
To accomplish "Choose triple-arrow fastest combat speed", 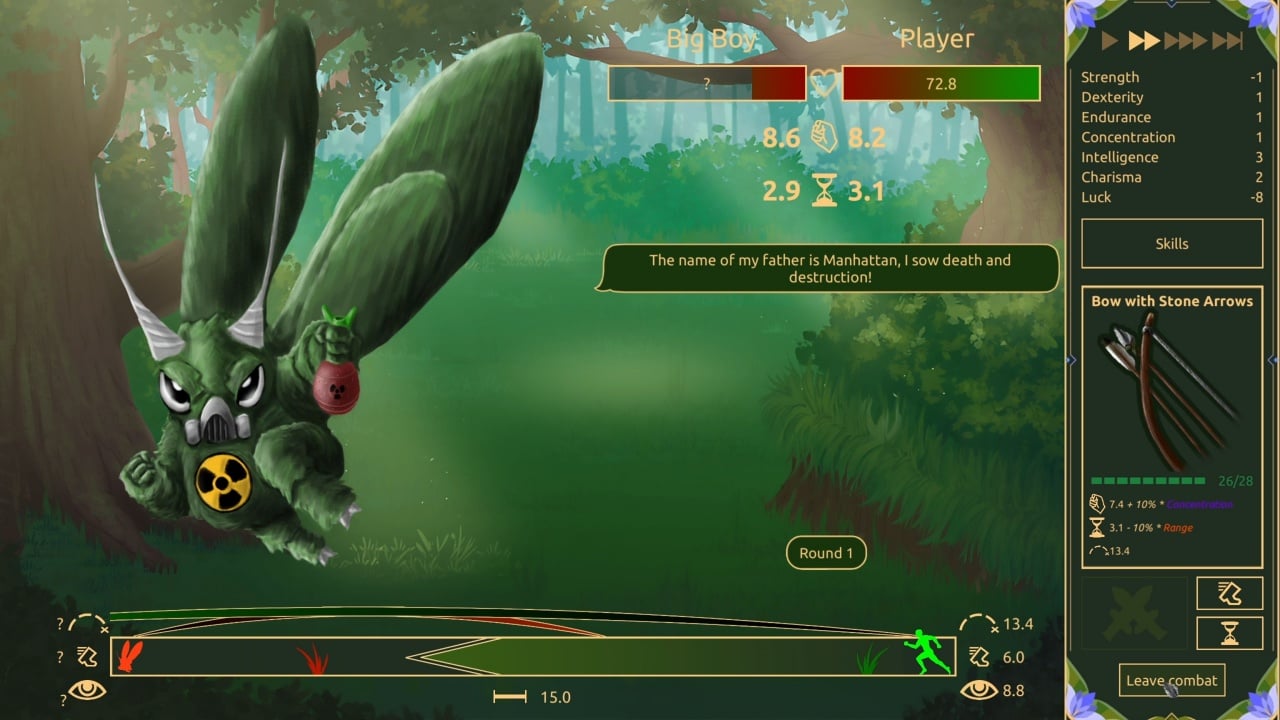I will pos(1185,41).
